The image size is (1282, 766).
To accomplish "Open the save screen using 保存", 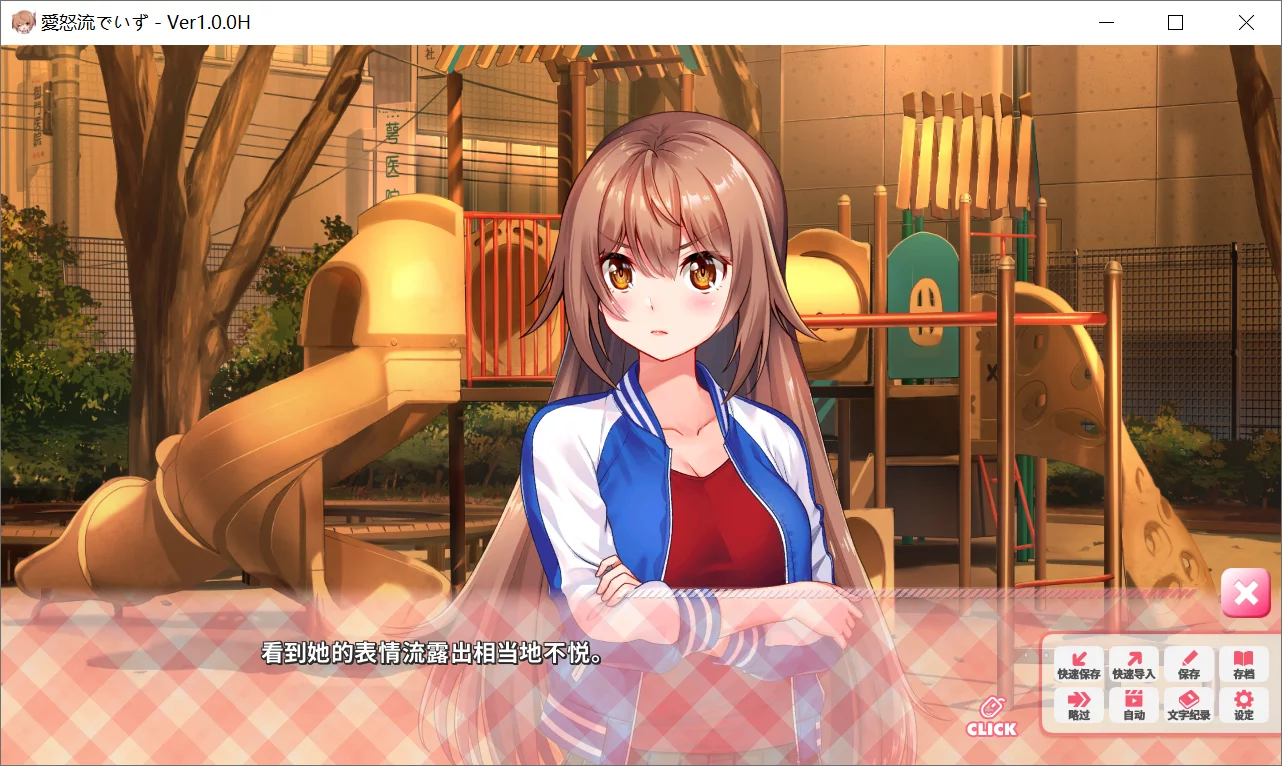I will (1189, 664).
